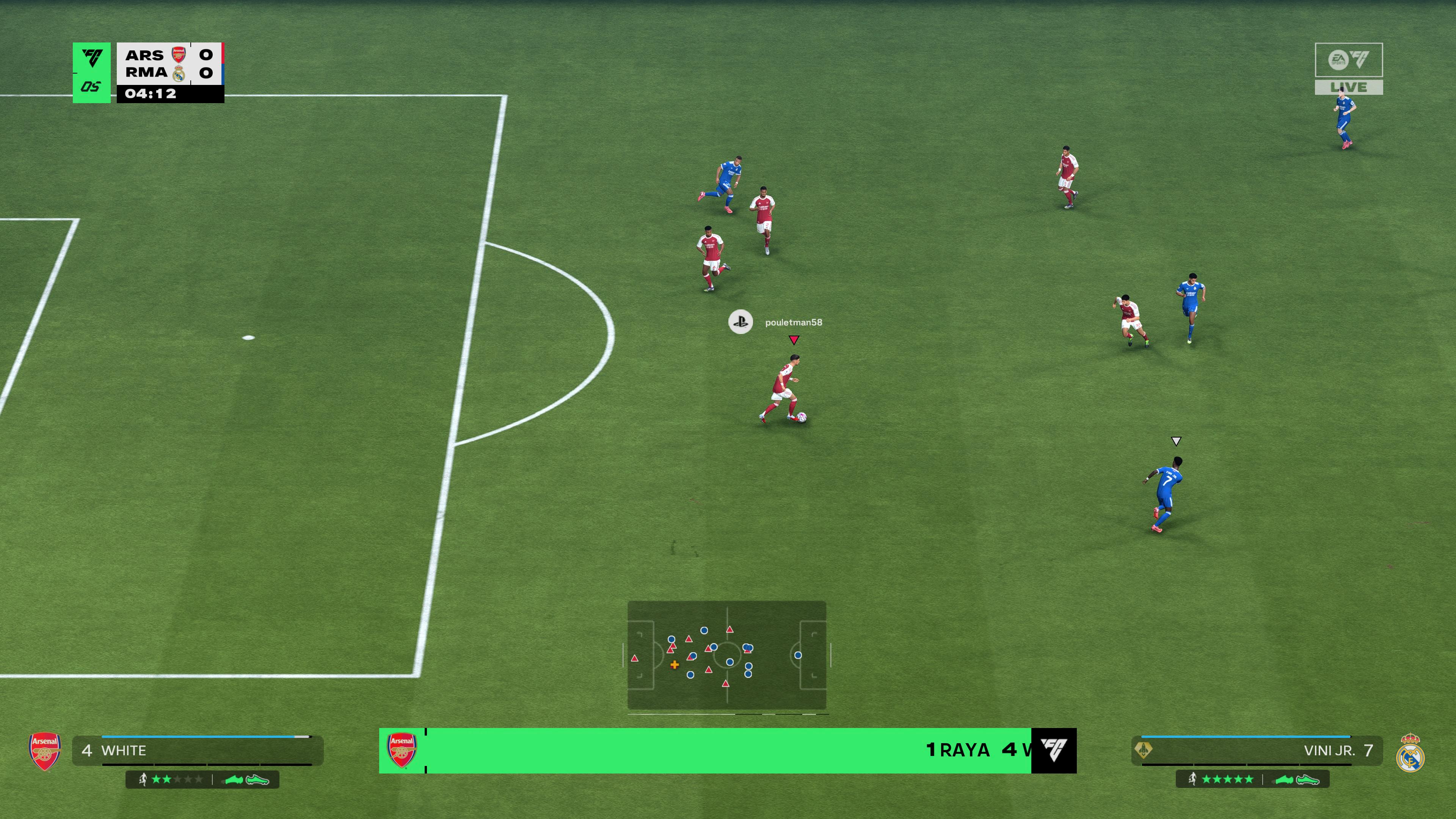Click the green Arsenal lineup ticker banner
This screenshot has width=1456, height=819.
727,751
